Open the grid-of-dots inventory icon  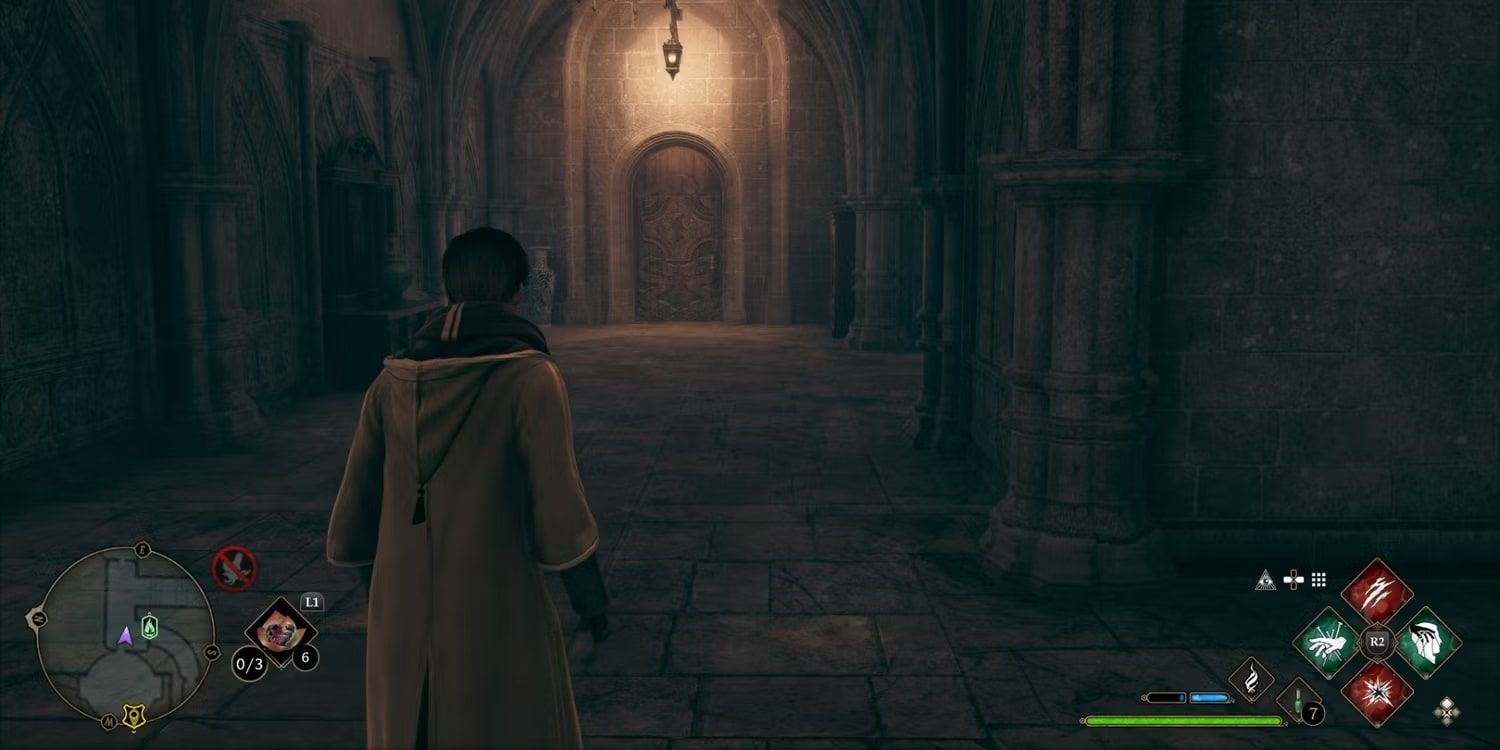pos(1318,579)
